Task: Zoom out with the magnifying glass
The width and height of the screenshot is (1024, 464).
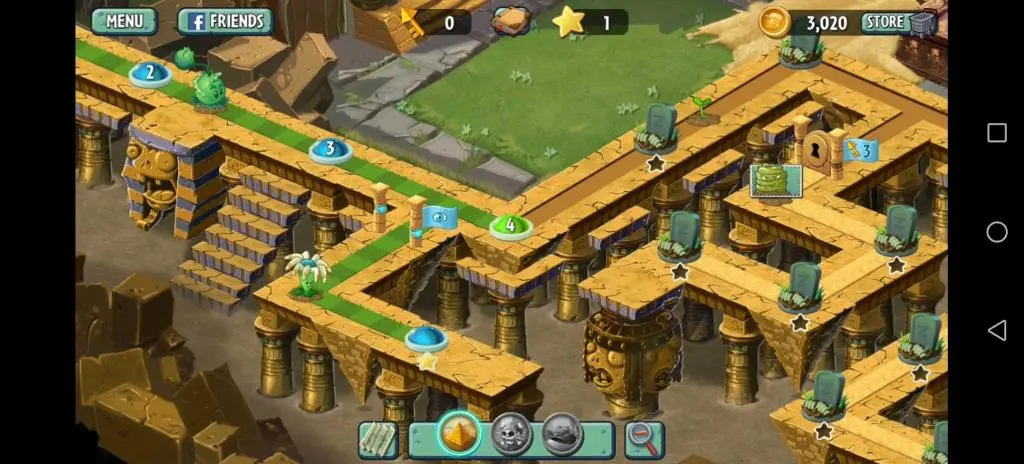Action: pyautogui.click(x=644, y=438)
